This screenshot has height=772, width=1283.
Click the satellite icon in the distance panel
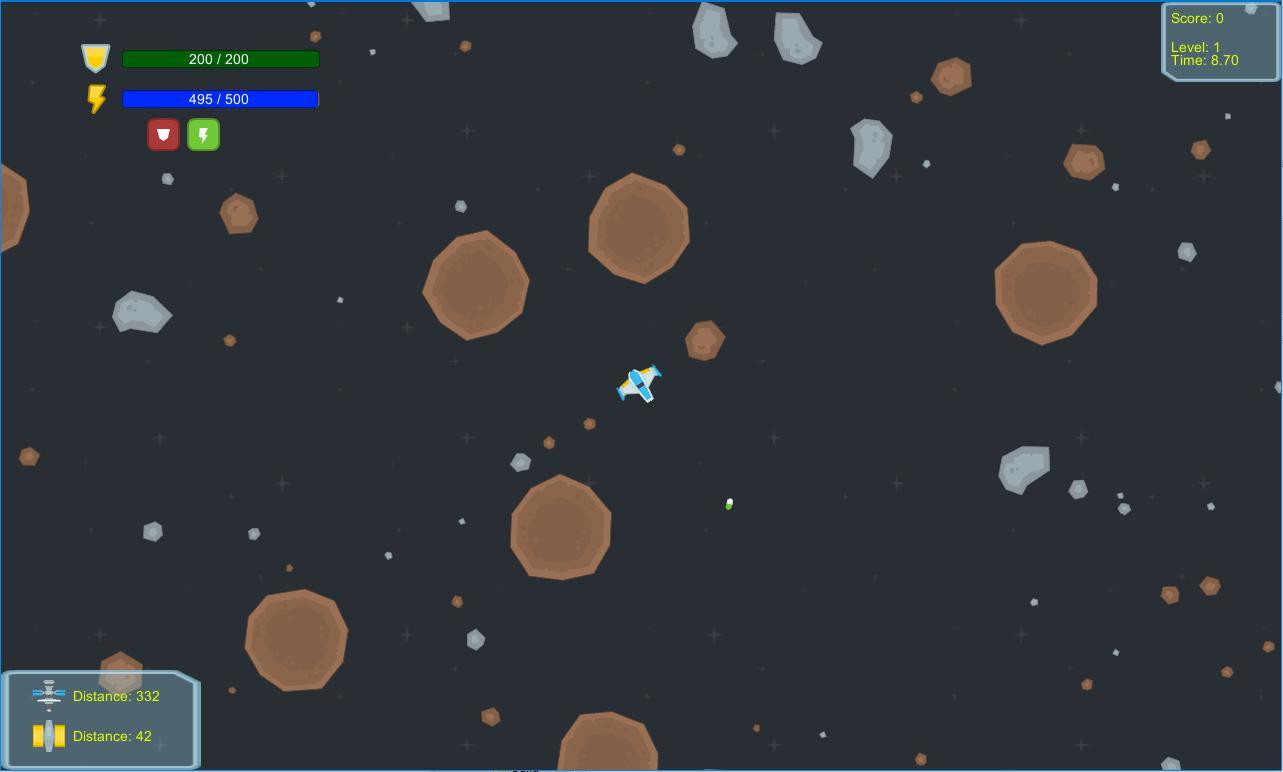coord(47,695)
